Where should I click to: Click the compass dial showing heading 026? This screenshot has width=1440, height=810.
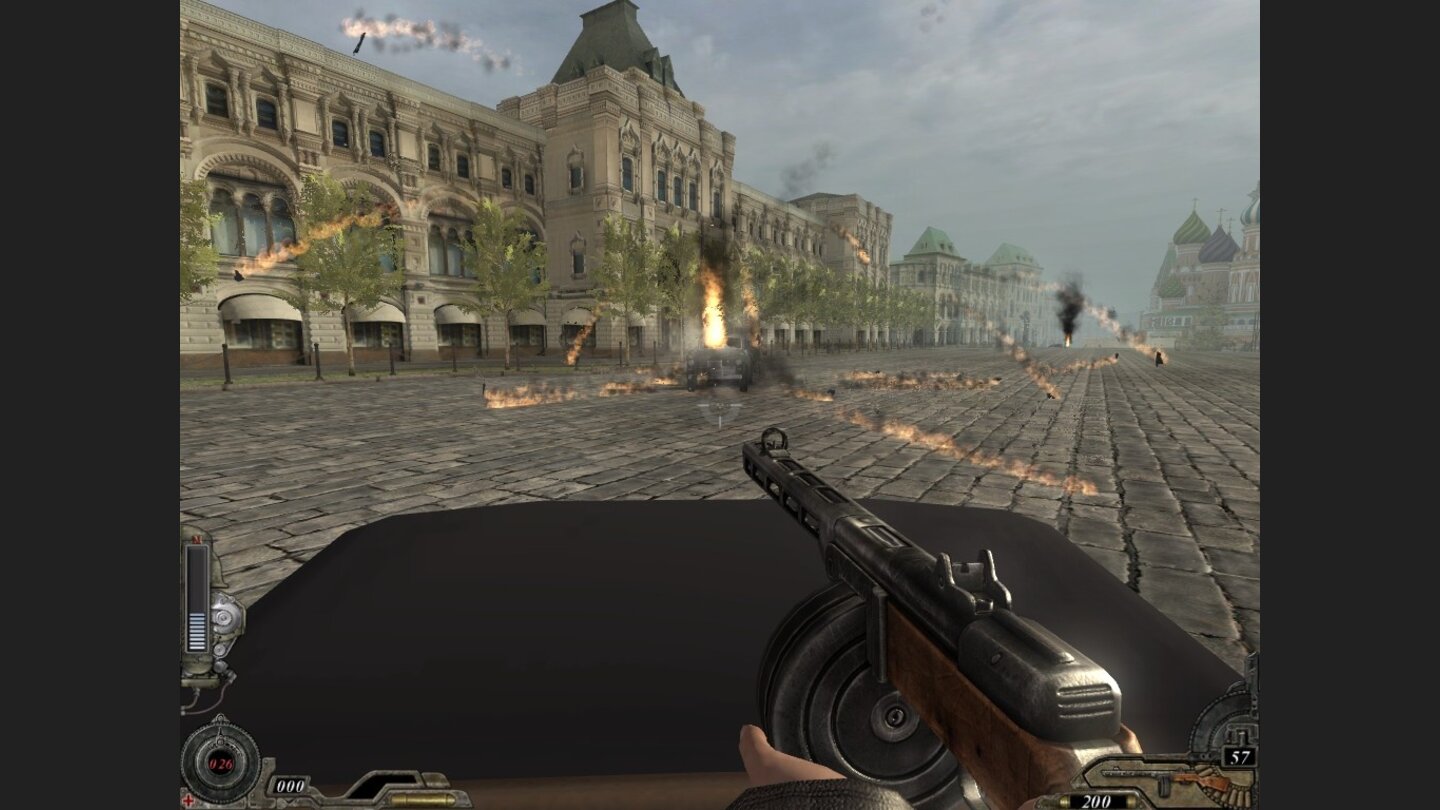coord(220,762)
